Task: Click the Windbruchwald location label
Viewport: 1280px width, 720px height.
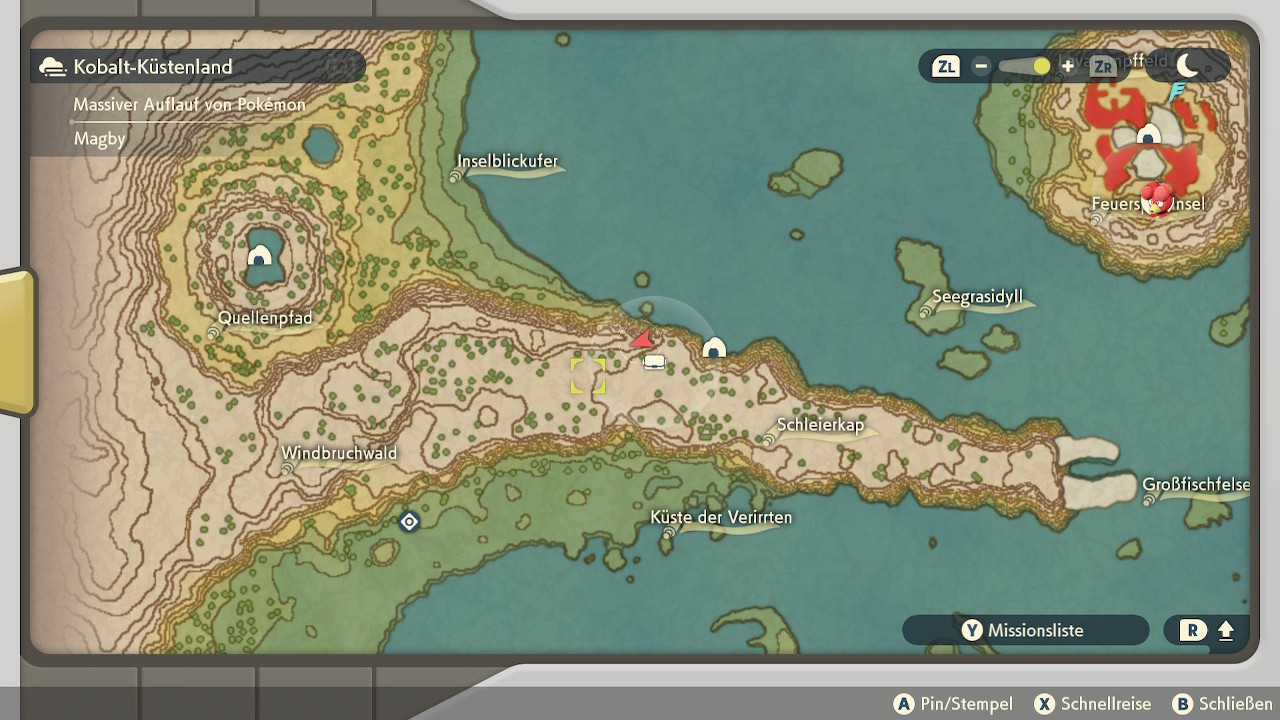Action: click(339, 453)
